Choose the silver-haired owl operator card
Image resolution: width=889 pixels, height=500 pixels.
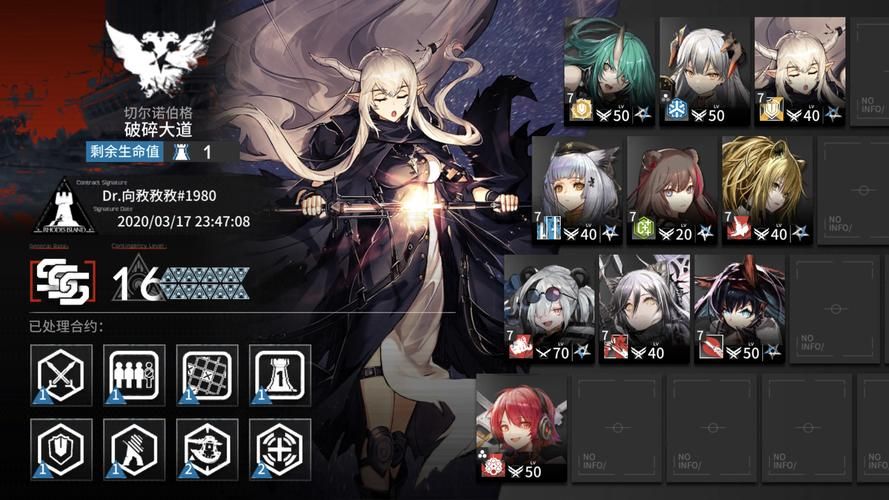[x=577, y=191]
